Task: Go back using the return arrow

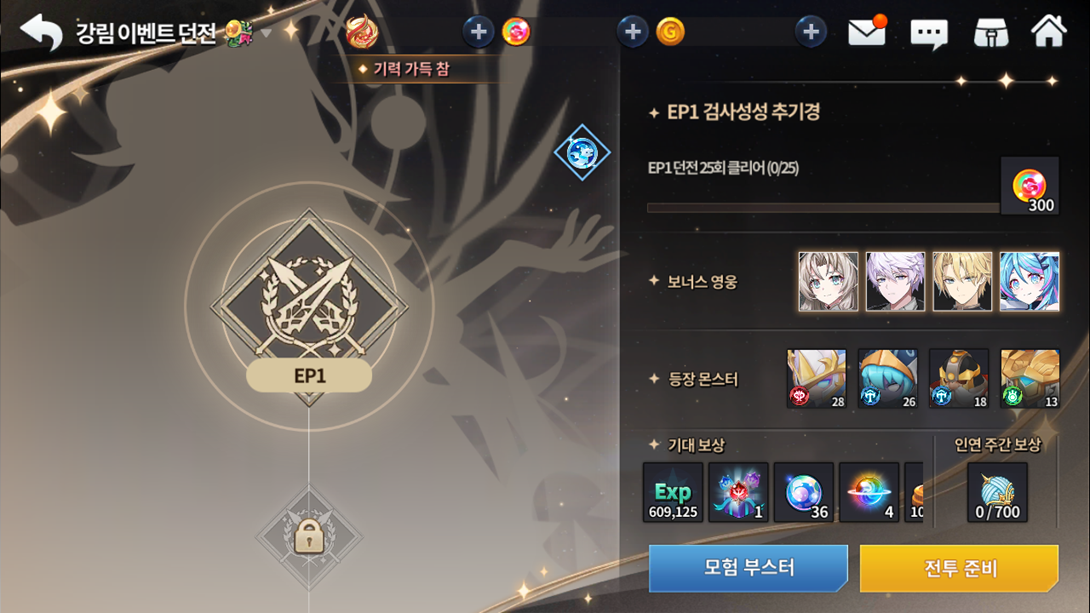Action: point(41,33)
